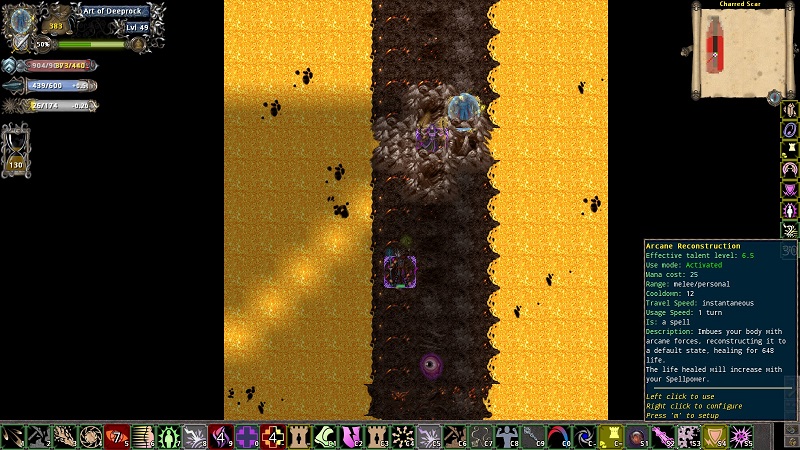
Task: Select the golden shield talent icon
Action: point(714,436)
